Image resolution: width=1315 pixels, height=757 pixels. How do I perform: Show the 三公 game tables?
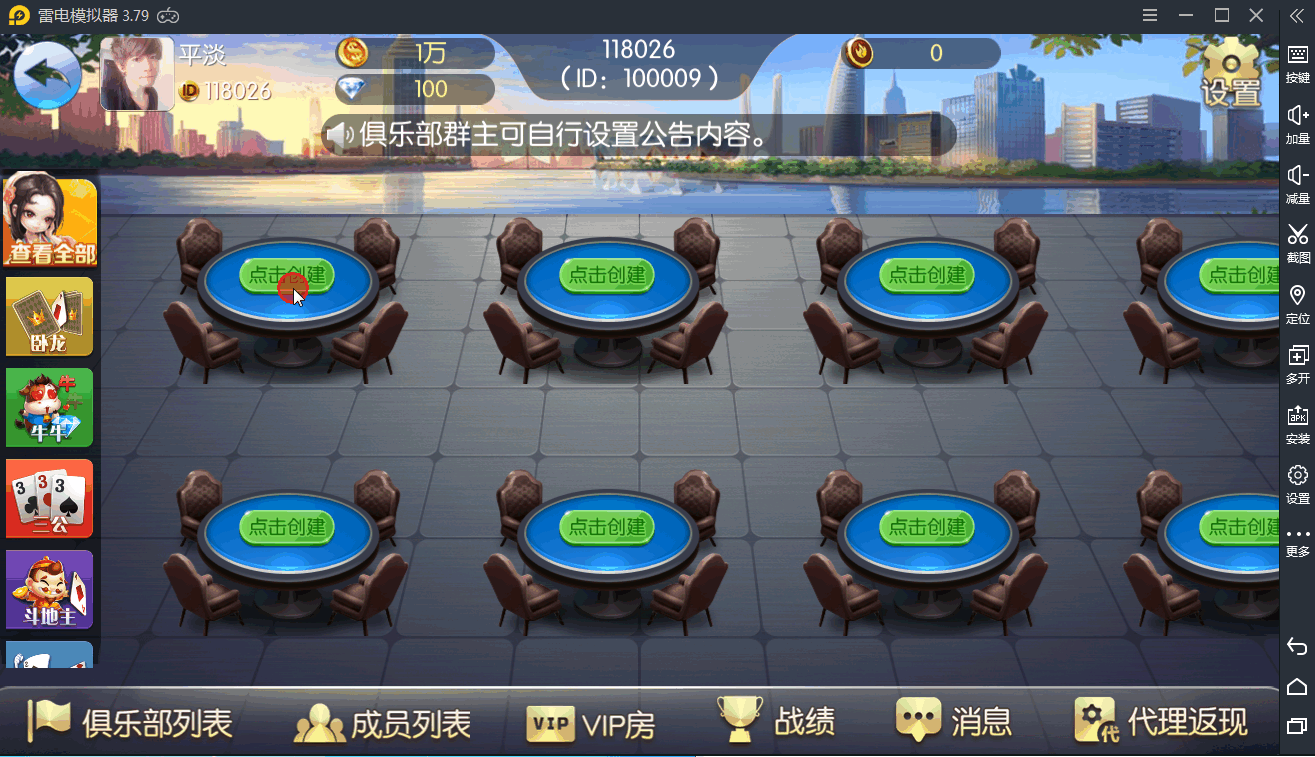(x=50, y=498)
